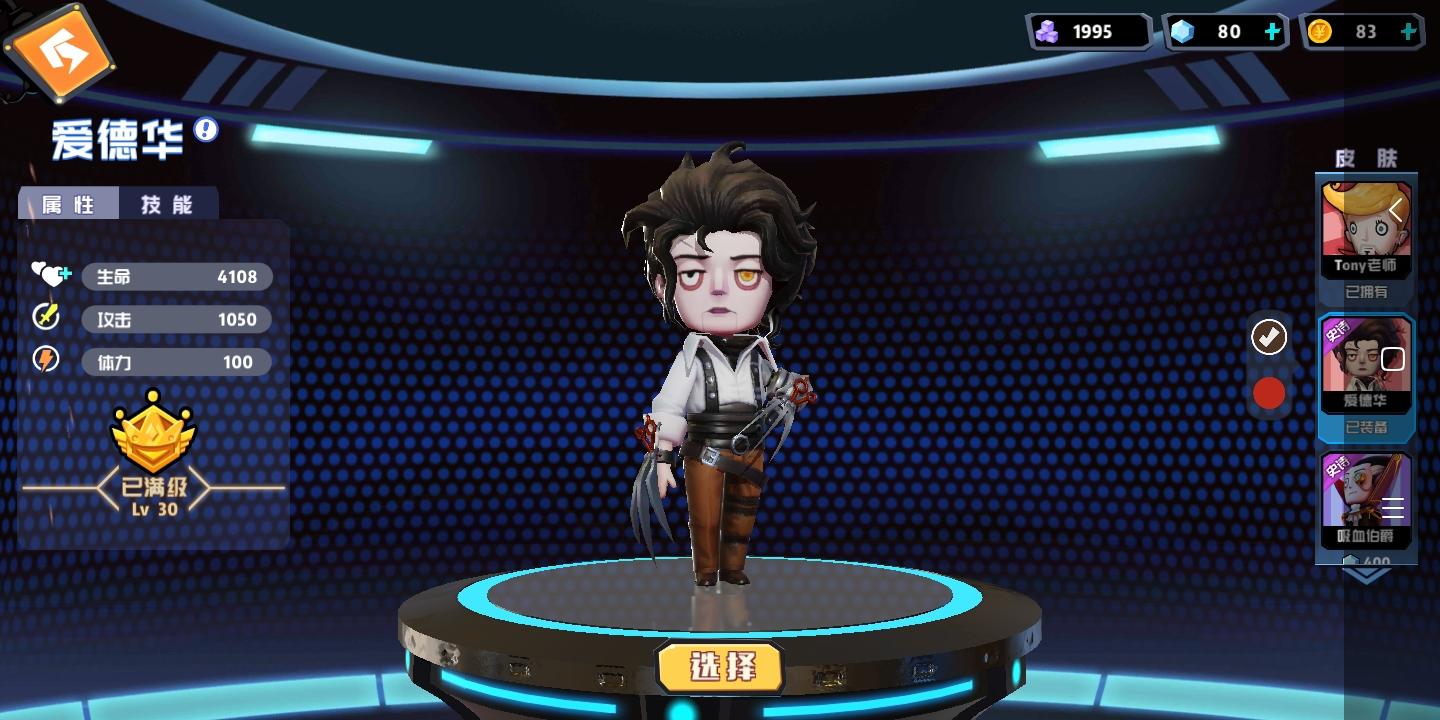Click the 已装备 label under the Edward skin
The image size is (1440, 720).
[x=1366, y=427]
